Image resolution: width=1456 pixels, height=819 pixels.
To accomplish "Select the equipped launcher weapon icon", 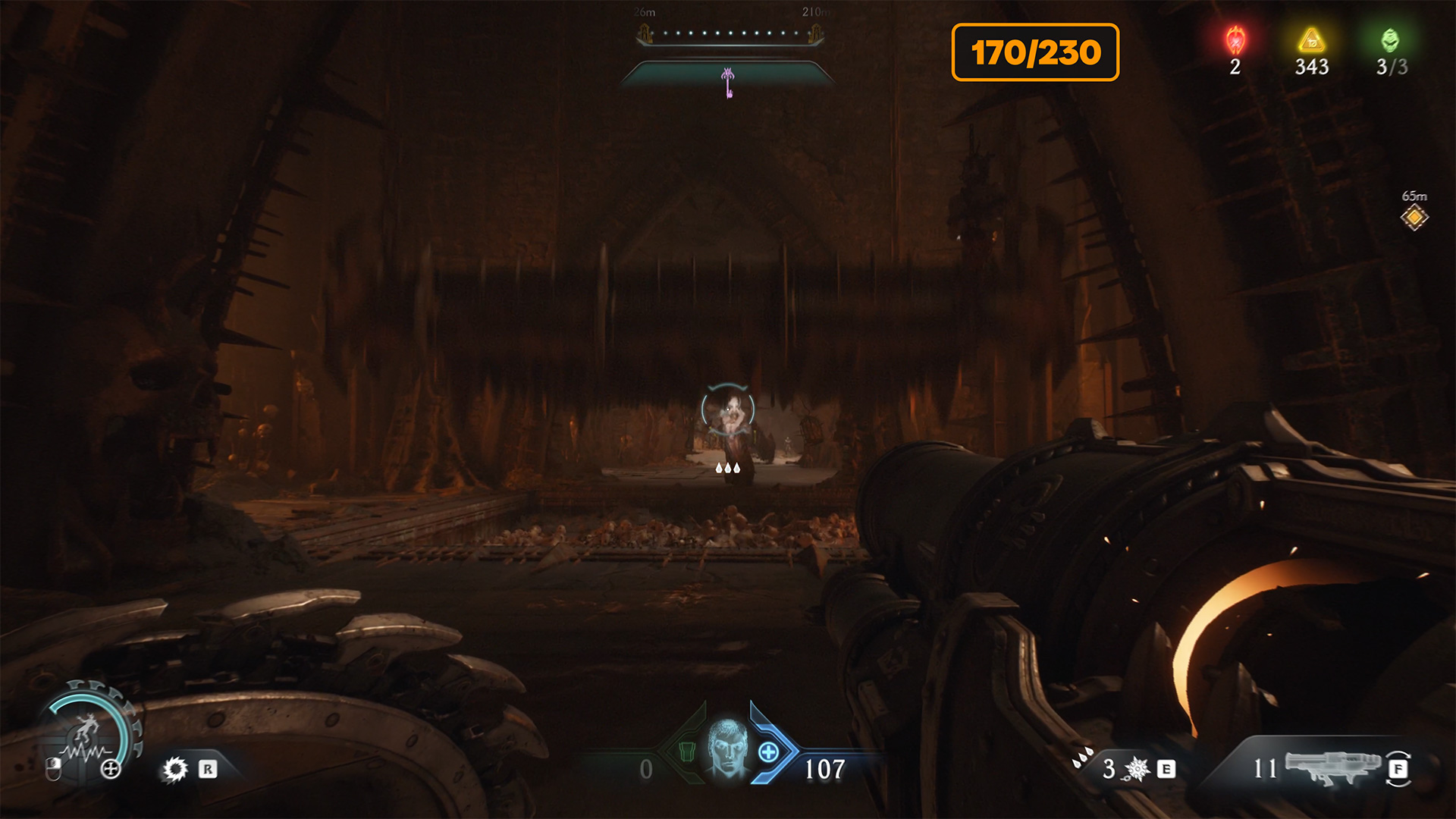I will coord(1333,767).
